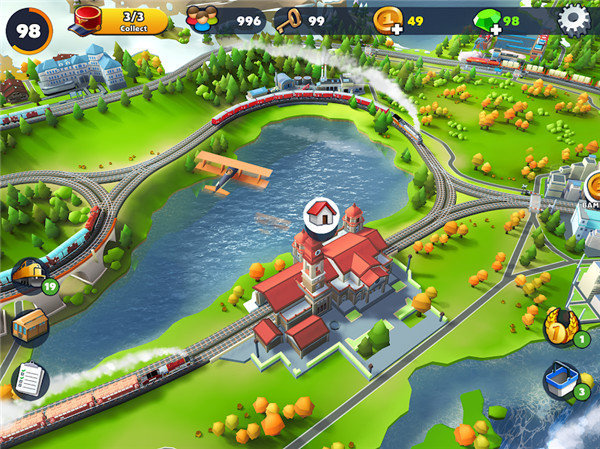Tap the player level 98 badge
Screen dimensions: 600x449
[x=28, y=30]
